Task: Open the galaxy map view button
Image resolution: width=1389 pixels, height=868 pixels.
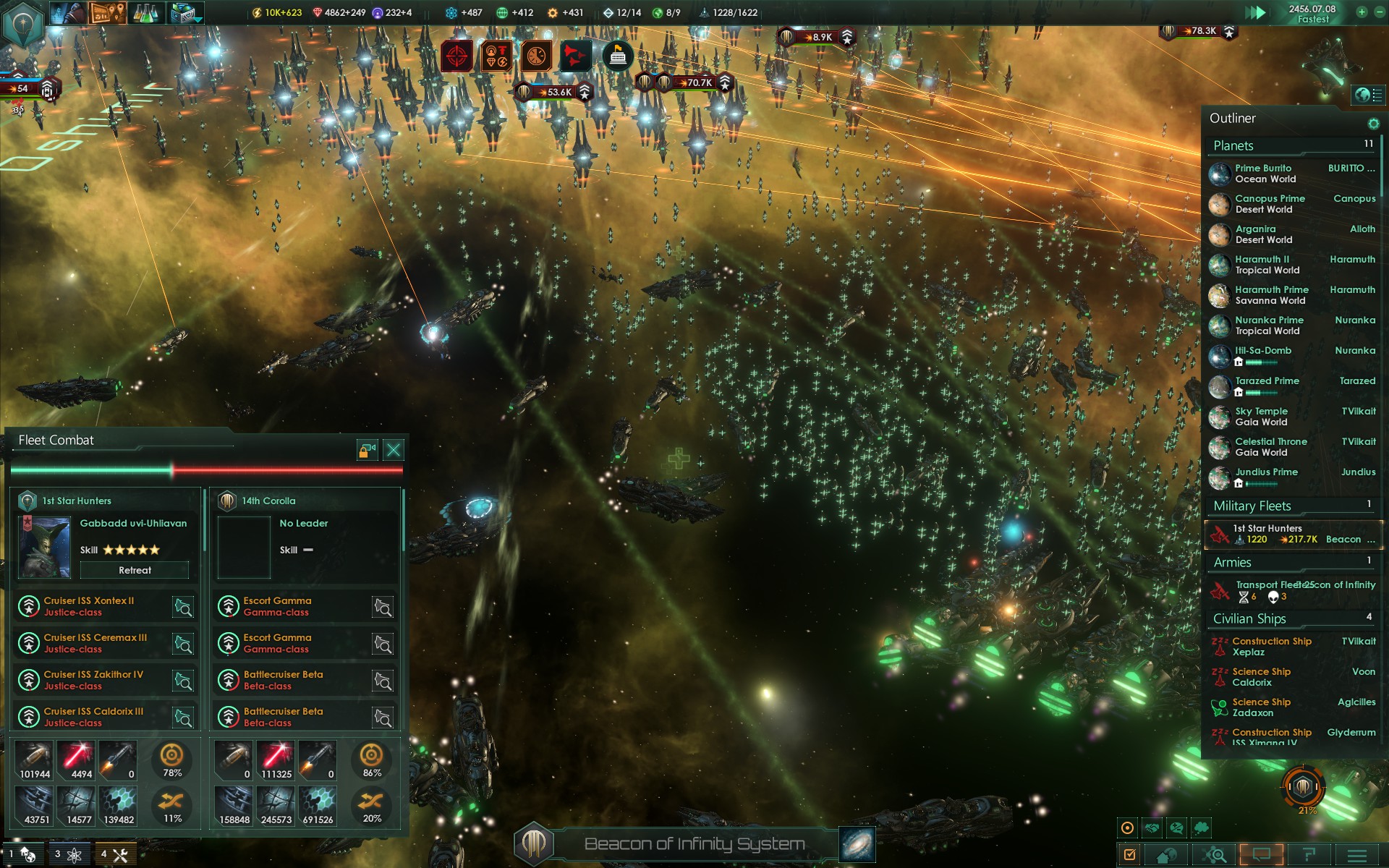Action: tap(857, 844)
